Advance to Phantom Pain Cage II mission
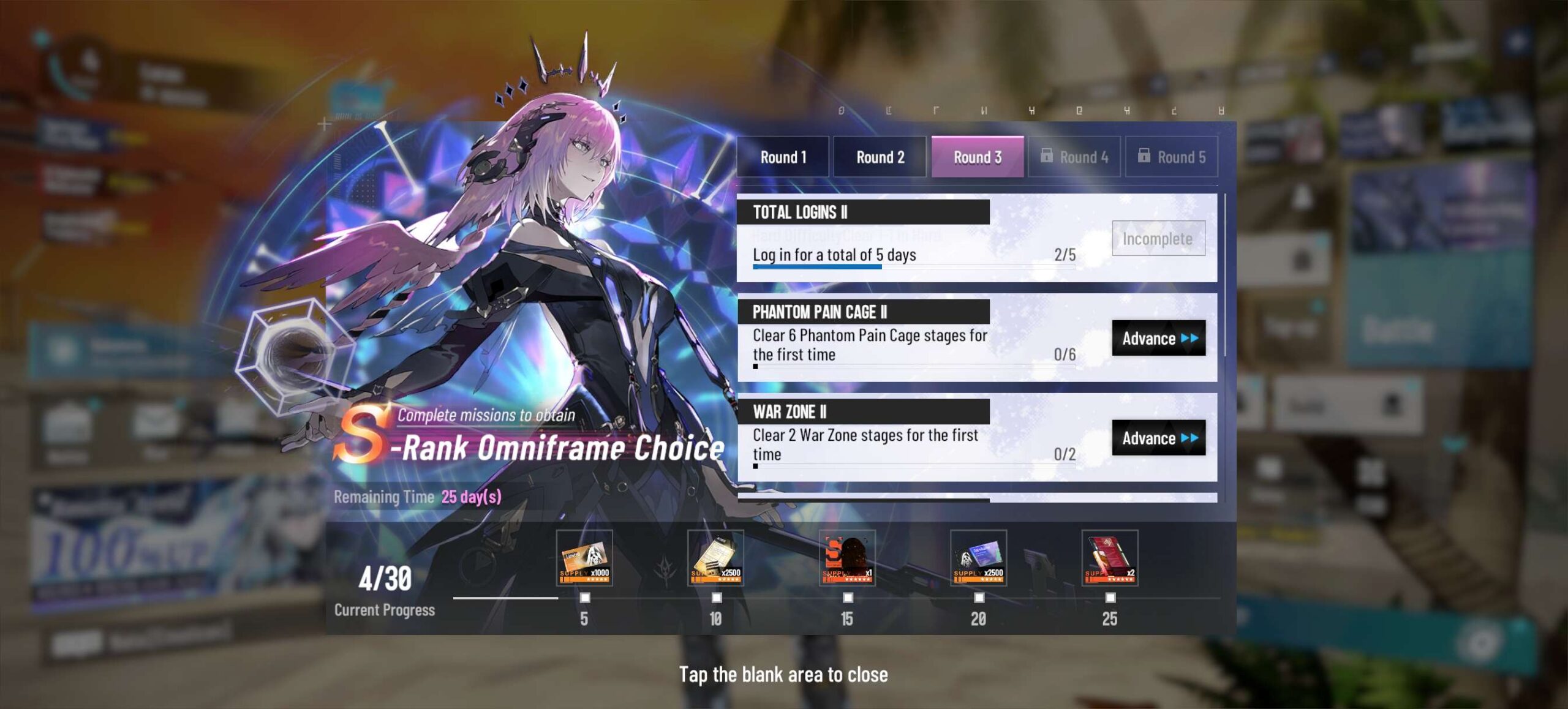The width and height of the screenshot is (1568, 709). click(x=1158, y=338)
